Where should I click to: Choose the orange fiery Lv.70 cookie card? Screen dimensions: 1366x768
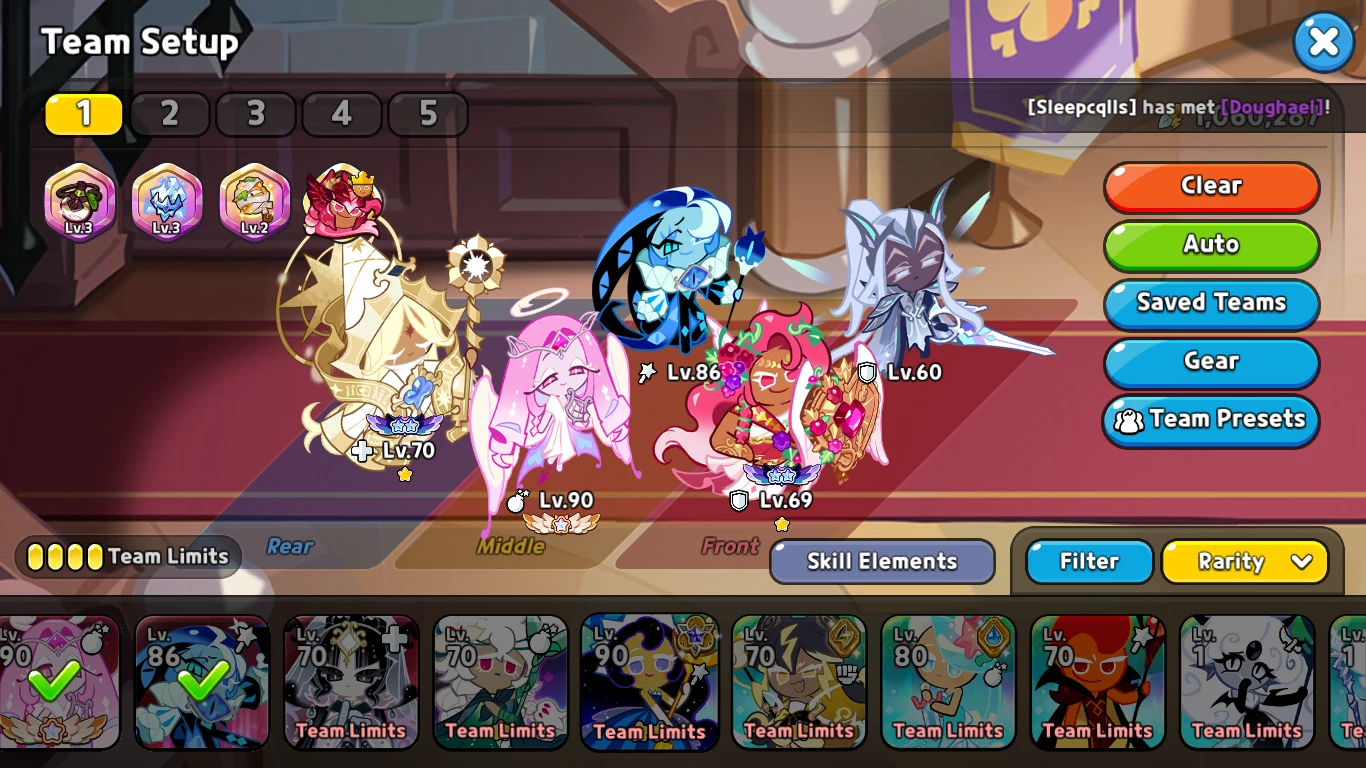pyautogui.click(x=1097, y=681)
